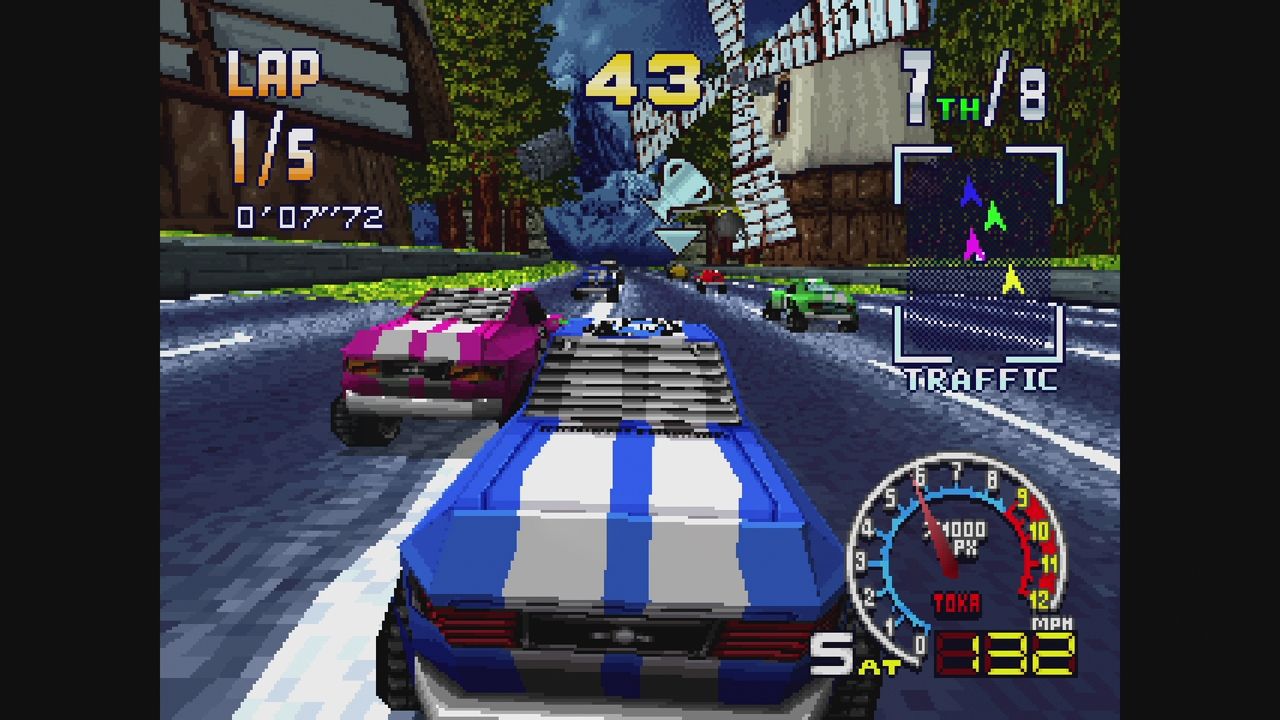Select the blue arrow on the traffic radar
The image size is (1280, 720).
point(970,192)
